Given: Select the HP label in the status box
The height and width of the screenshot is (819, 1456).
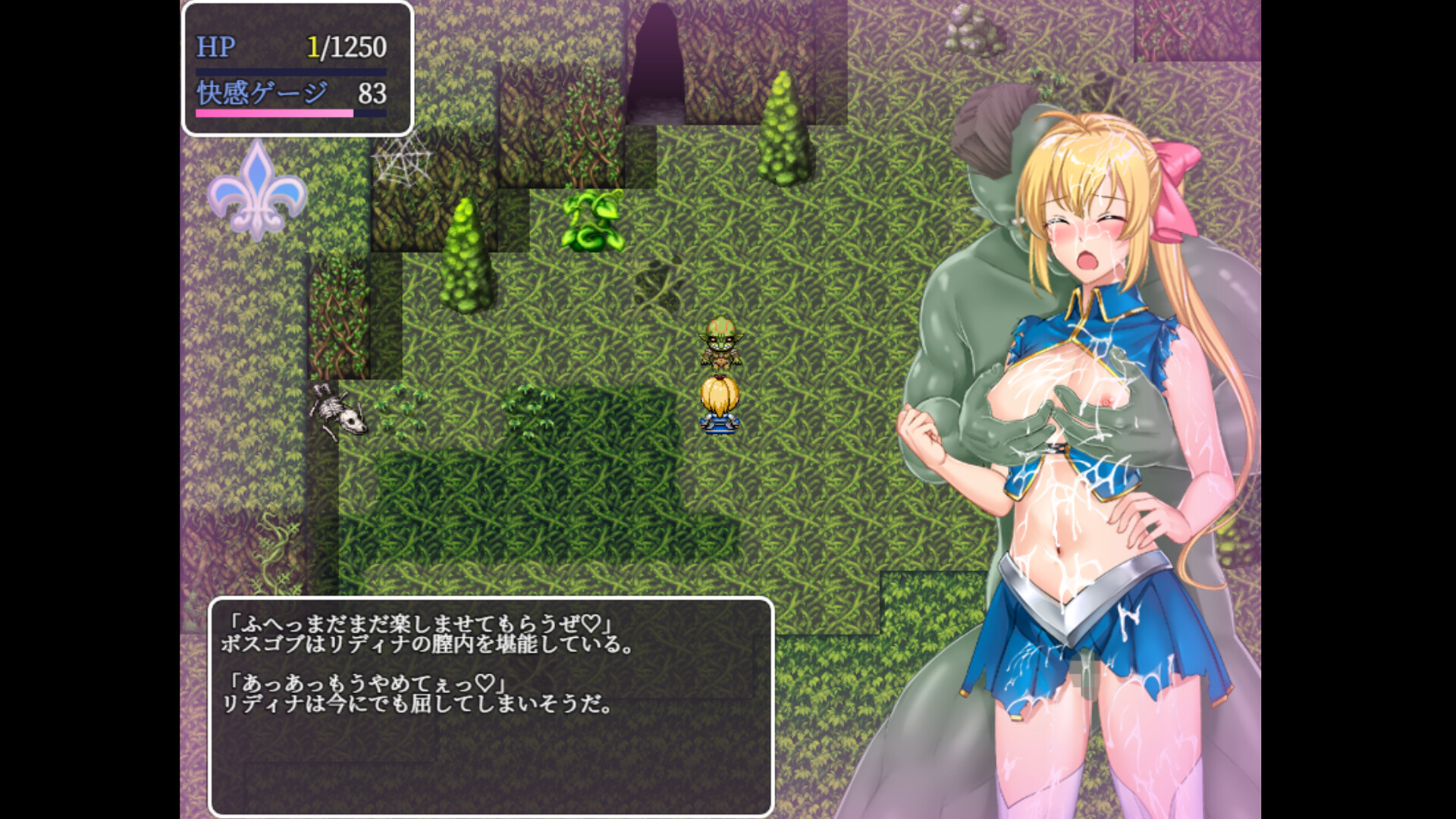Looking at the screenshot, I should 215,45.
